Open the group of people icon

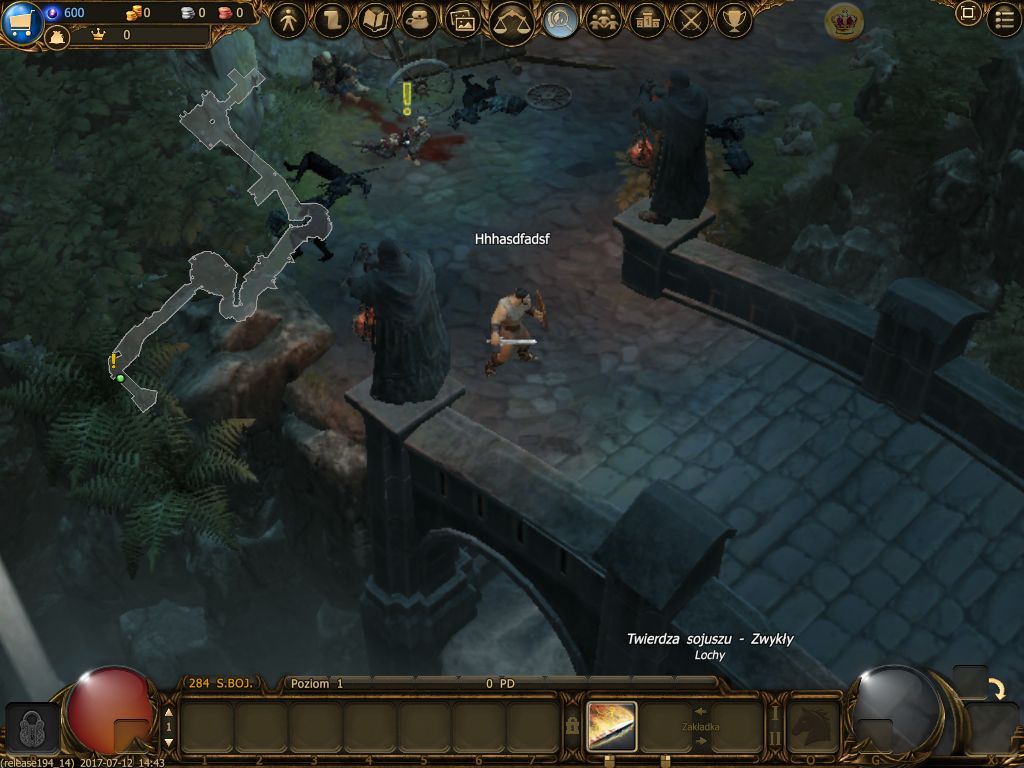(603, 20)
